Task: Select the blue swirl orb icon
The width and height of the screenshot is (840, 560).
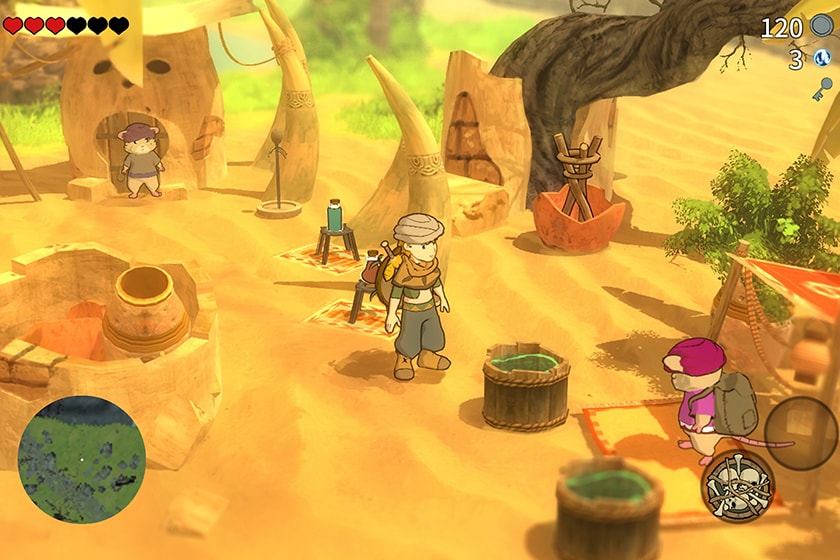Action: pyautogui.click(x=822, y=59)
